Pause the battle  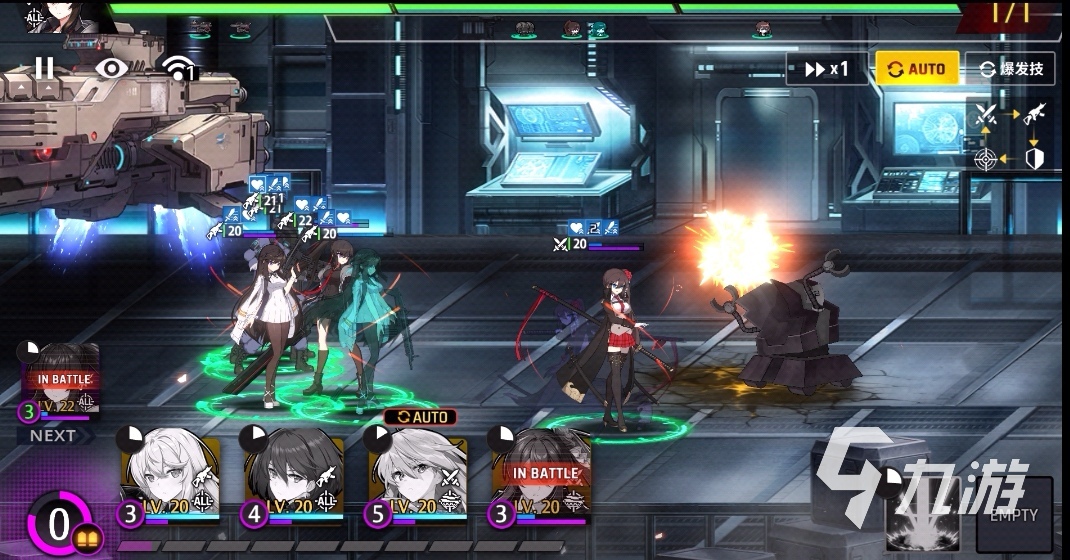click(x=45, y=68)
